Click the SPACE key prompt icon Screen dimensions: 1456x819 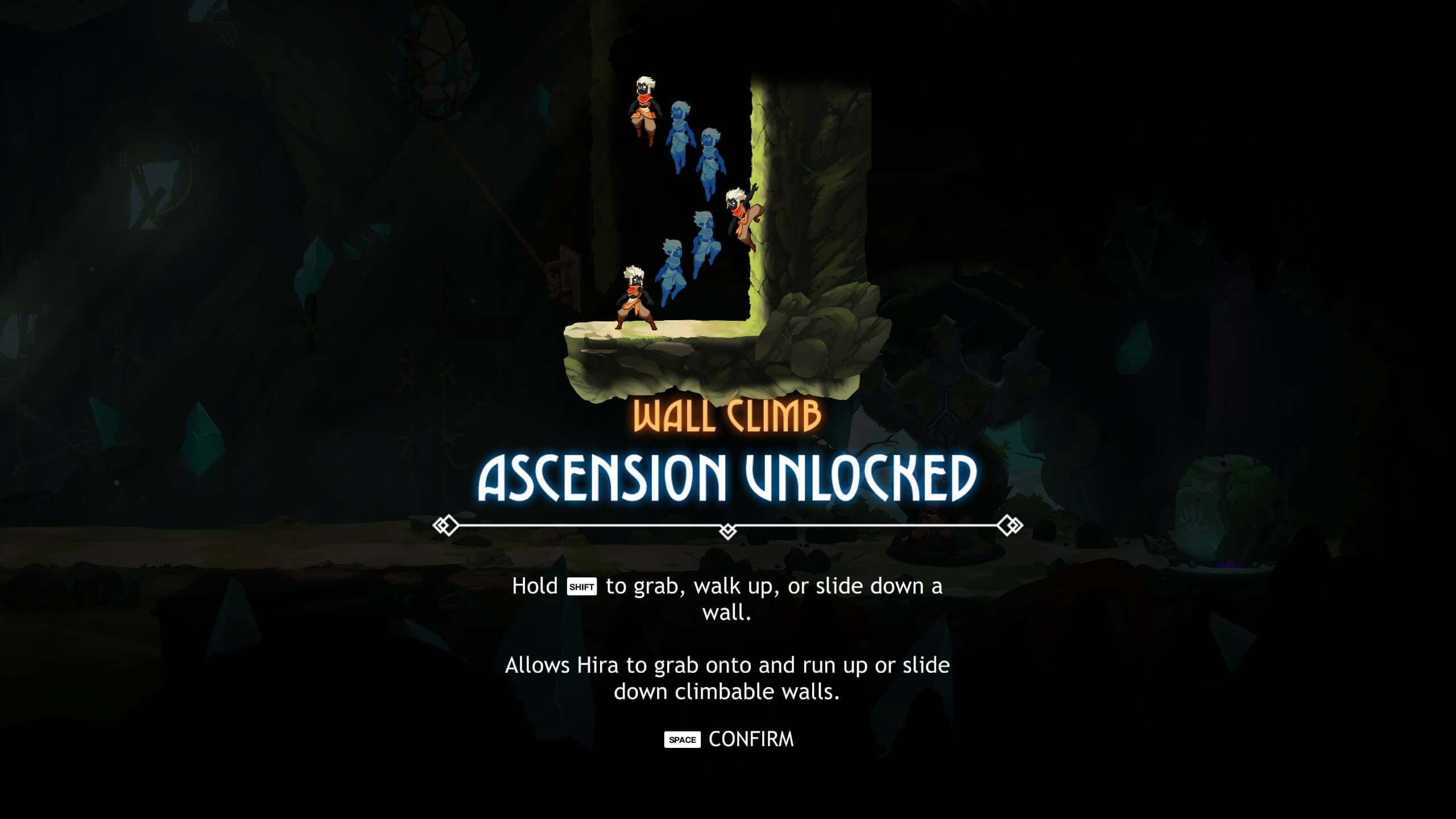click(682, 740)
